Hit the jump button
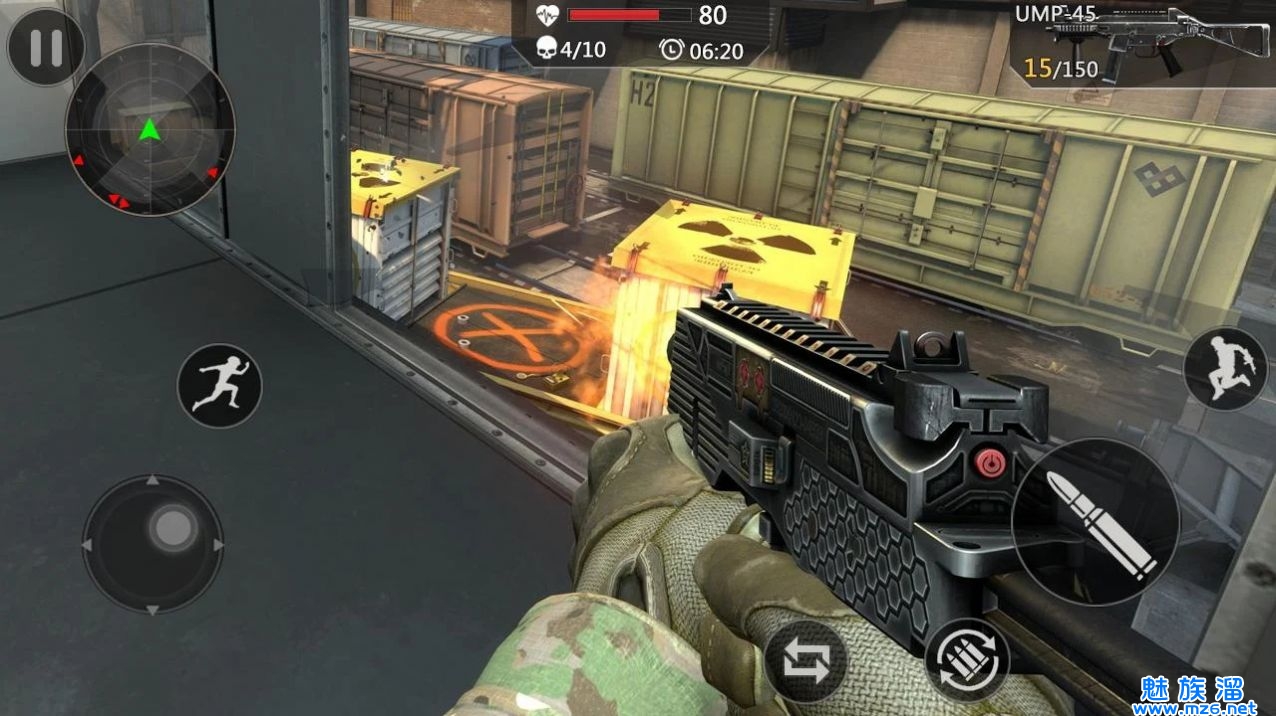 tap(1225, 369)
